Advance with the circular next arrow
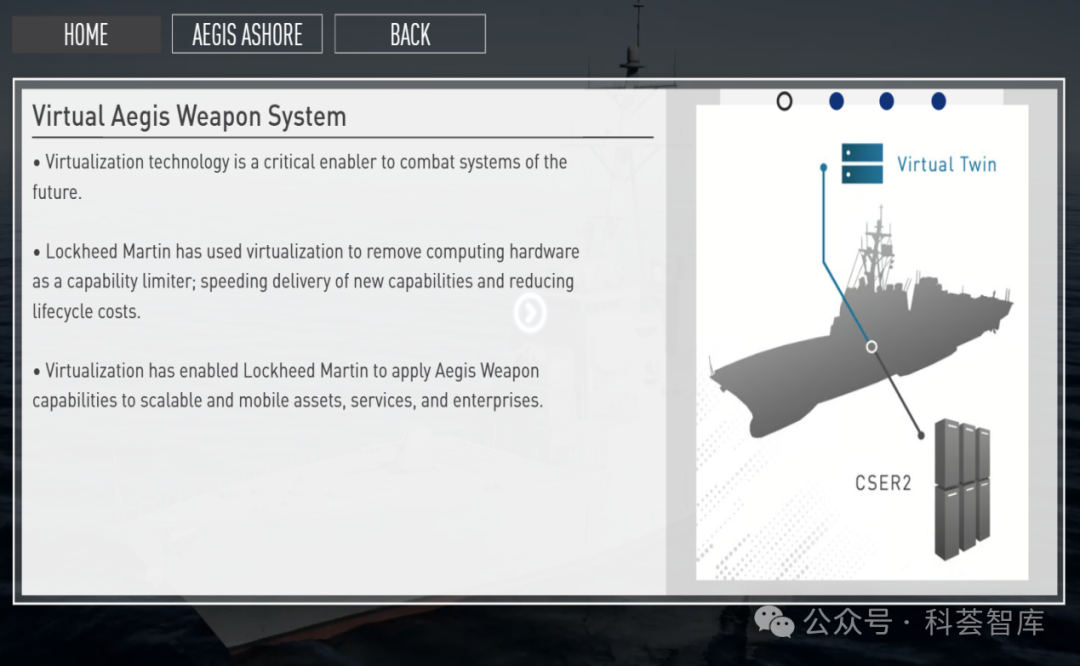The height and width of the screenshot is (666, 1080). click(x=530, y=313)
